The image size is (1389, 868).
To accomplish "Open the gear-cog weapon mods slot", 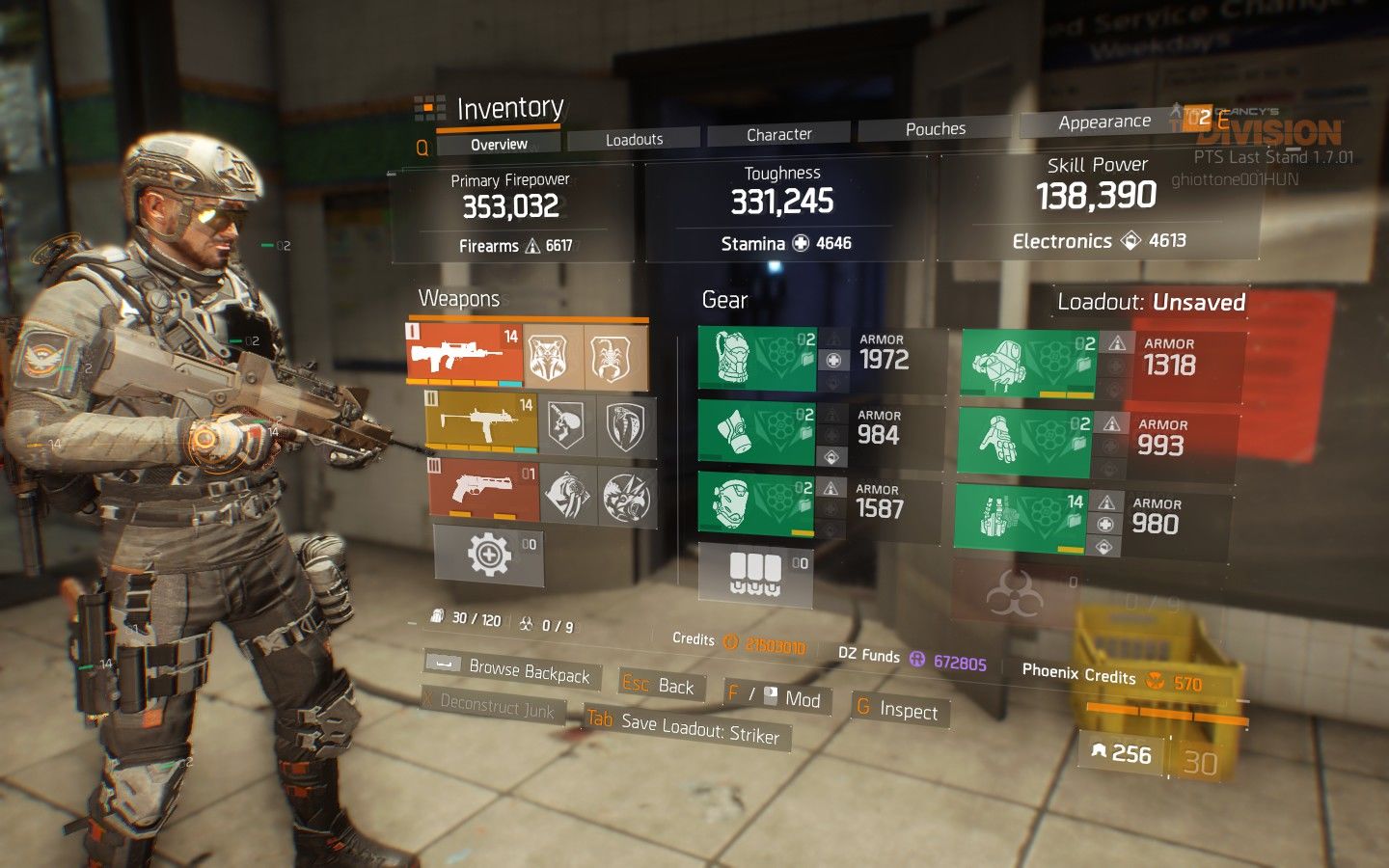I will point(489,555).
